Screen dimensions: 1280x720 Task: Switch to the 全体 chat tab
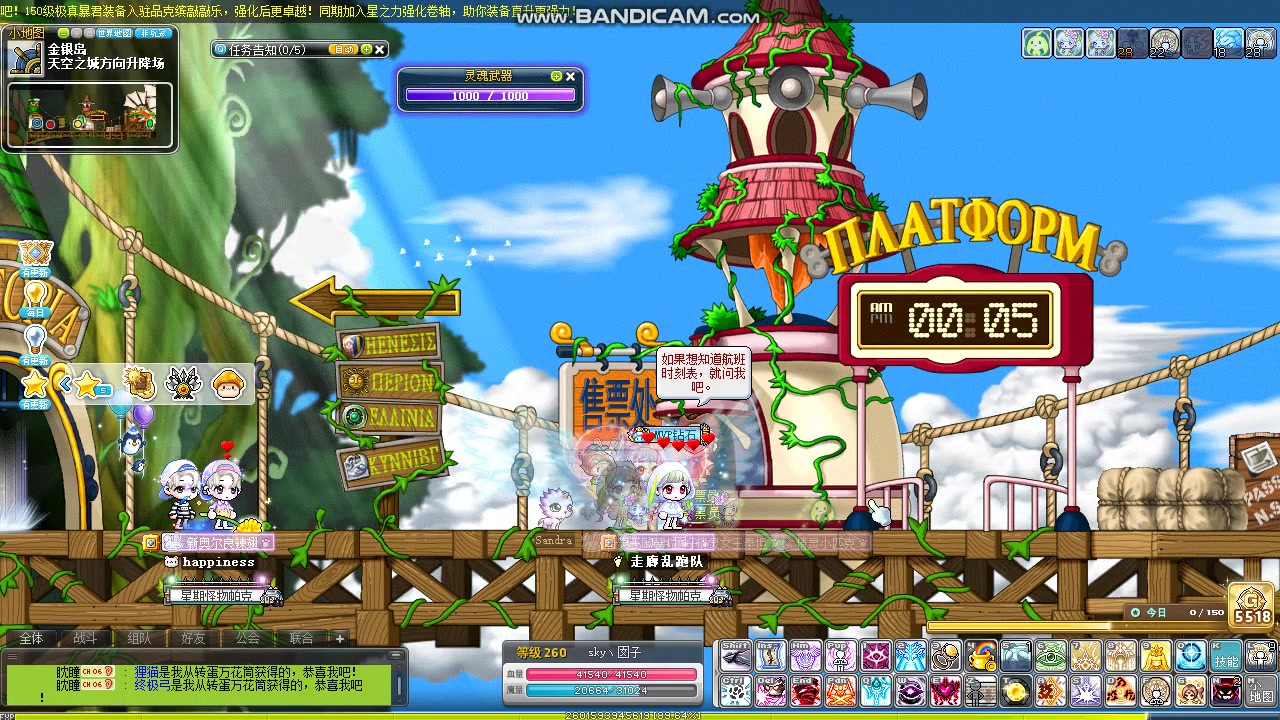tap(31, 638)
